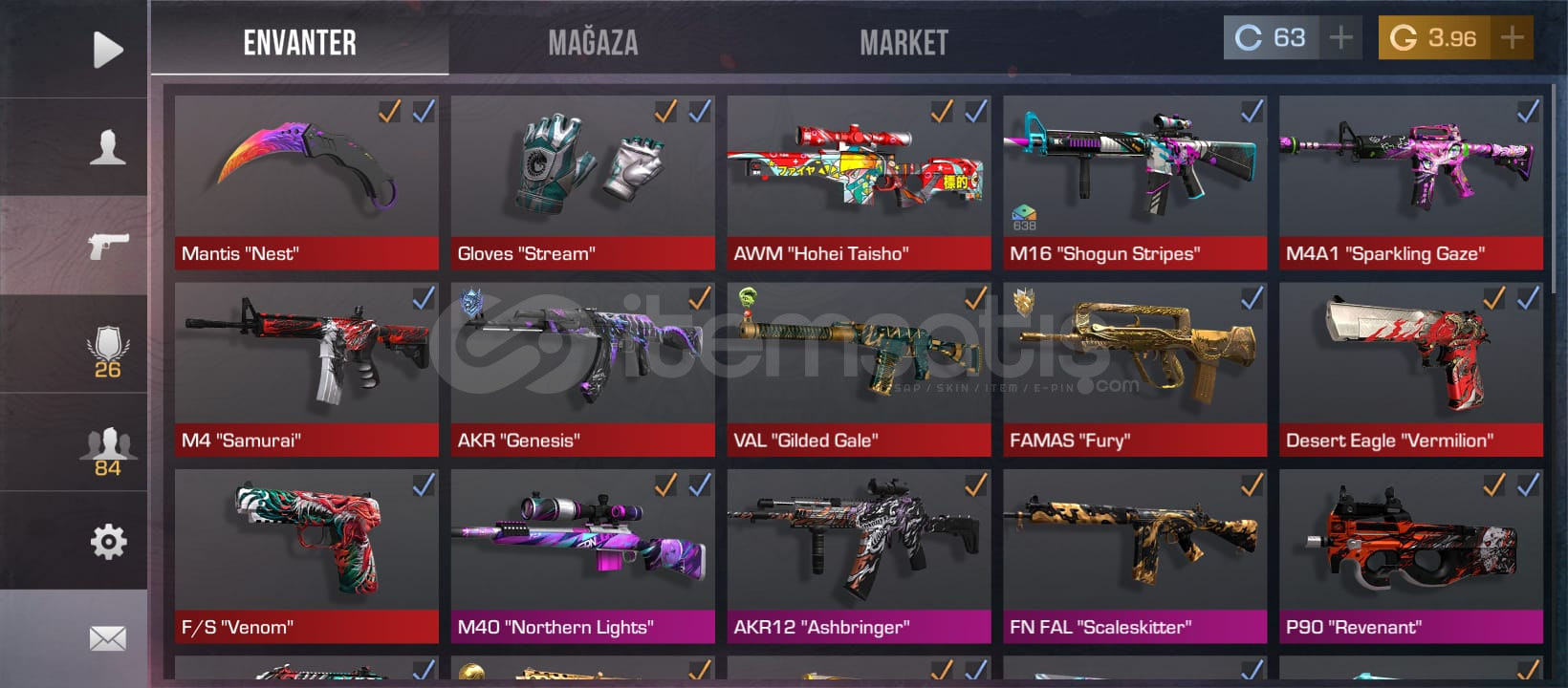Open the ENVANTER tab
The image size is (1568, 688).
coord(299,42)
